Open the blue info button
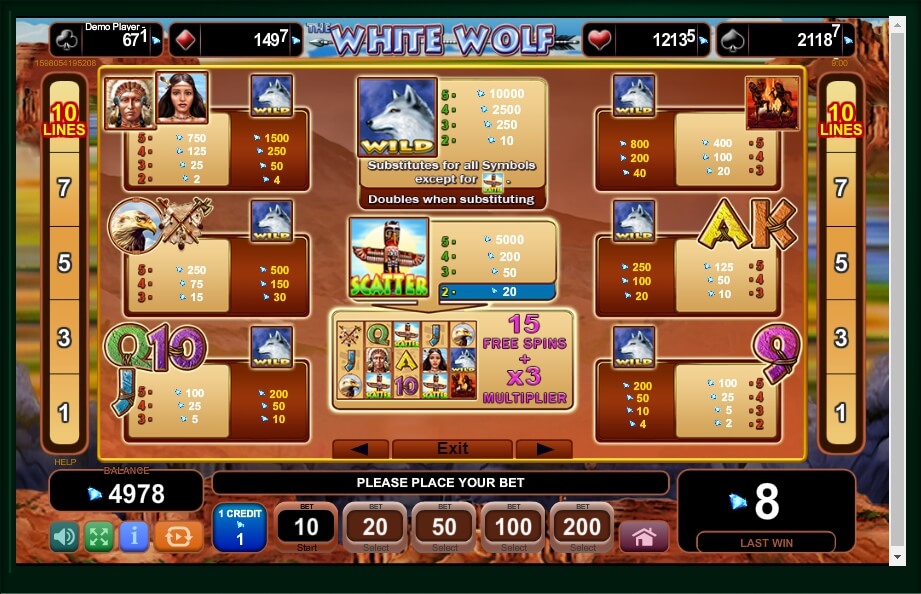Viewport: 921px width, 594px height. coord(134,537)
